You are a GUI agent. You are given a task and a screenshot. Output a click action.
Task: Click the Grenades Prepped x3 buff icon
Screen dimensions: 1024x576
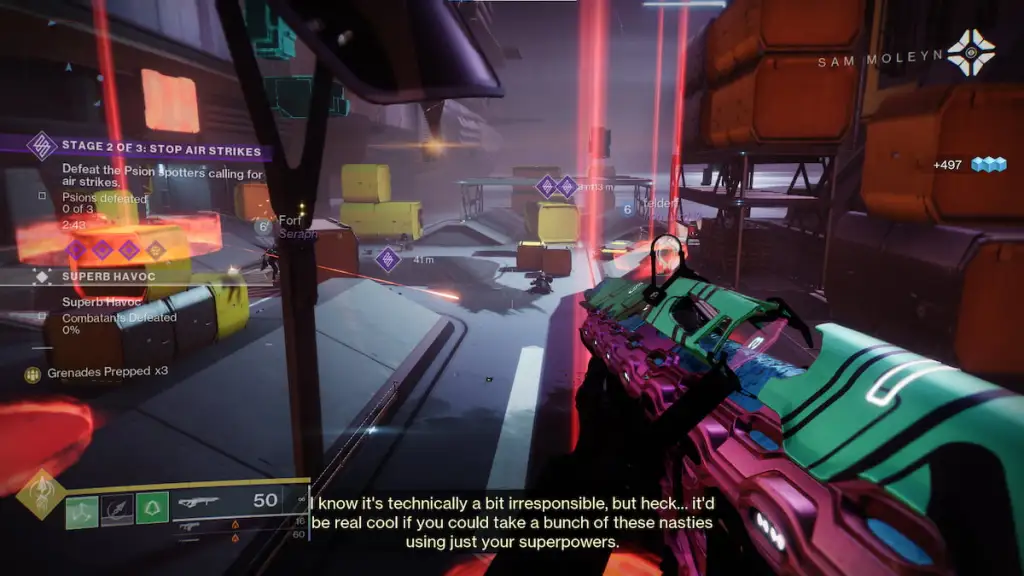click(x=33, y=374)
